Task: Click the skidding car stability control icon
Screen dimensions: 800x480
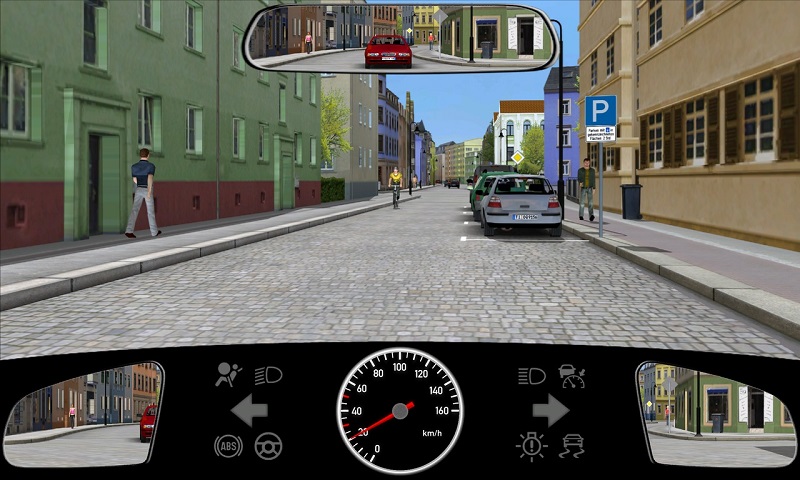Action: [572, 445]
